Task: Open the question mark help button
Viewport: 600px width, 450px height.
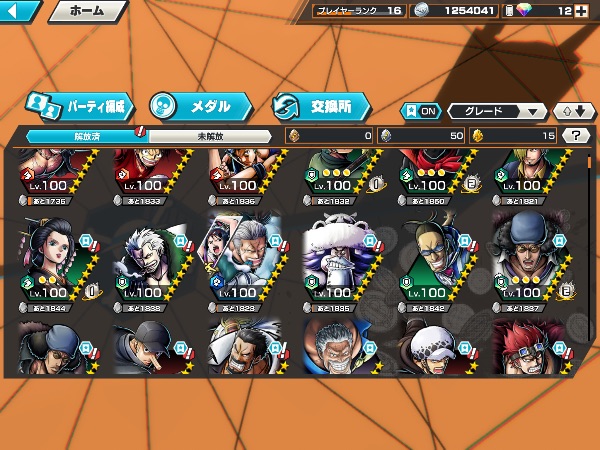Action: [x=575, y=136]
